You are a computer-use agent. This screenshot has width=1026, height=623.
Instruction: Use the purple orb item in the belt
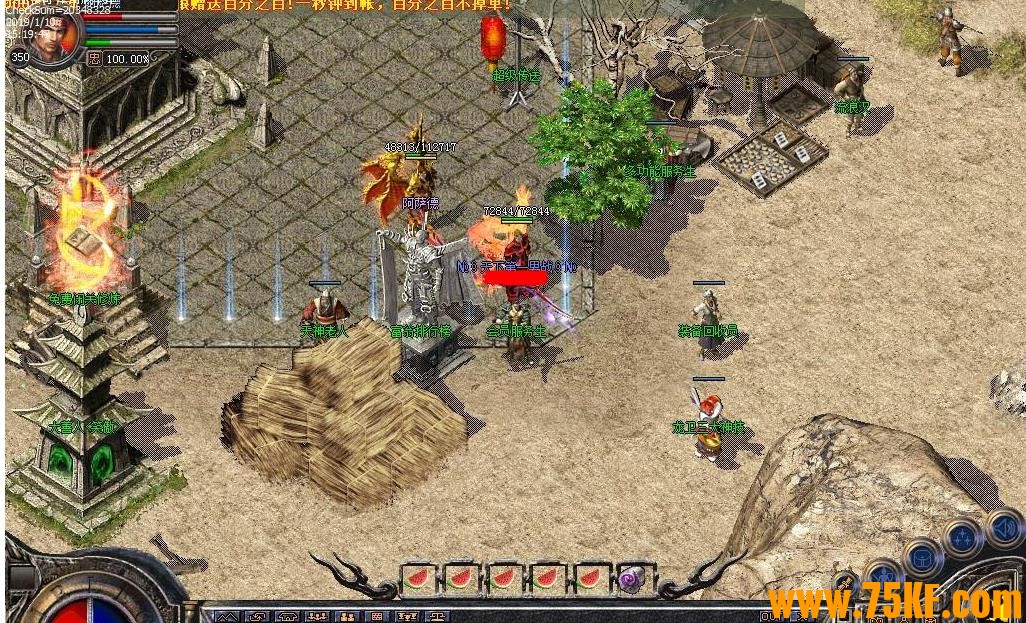(x=633, y=578)
